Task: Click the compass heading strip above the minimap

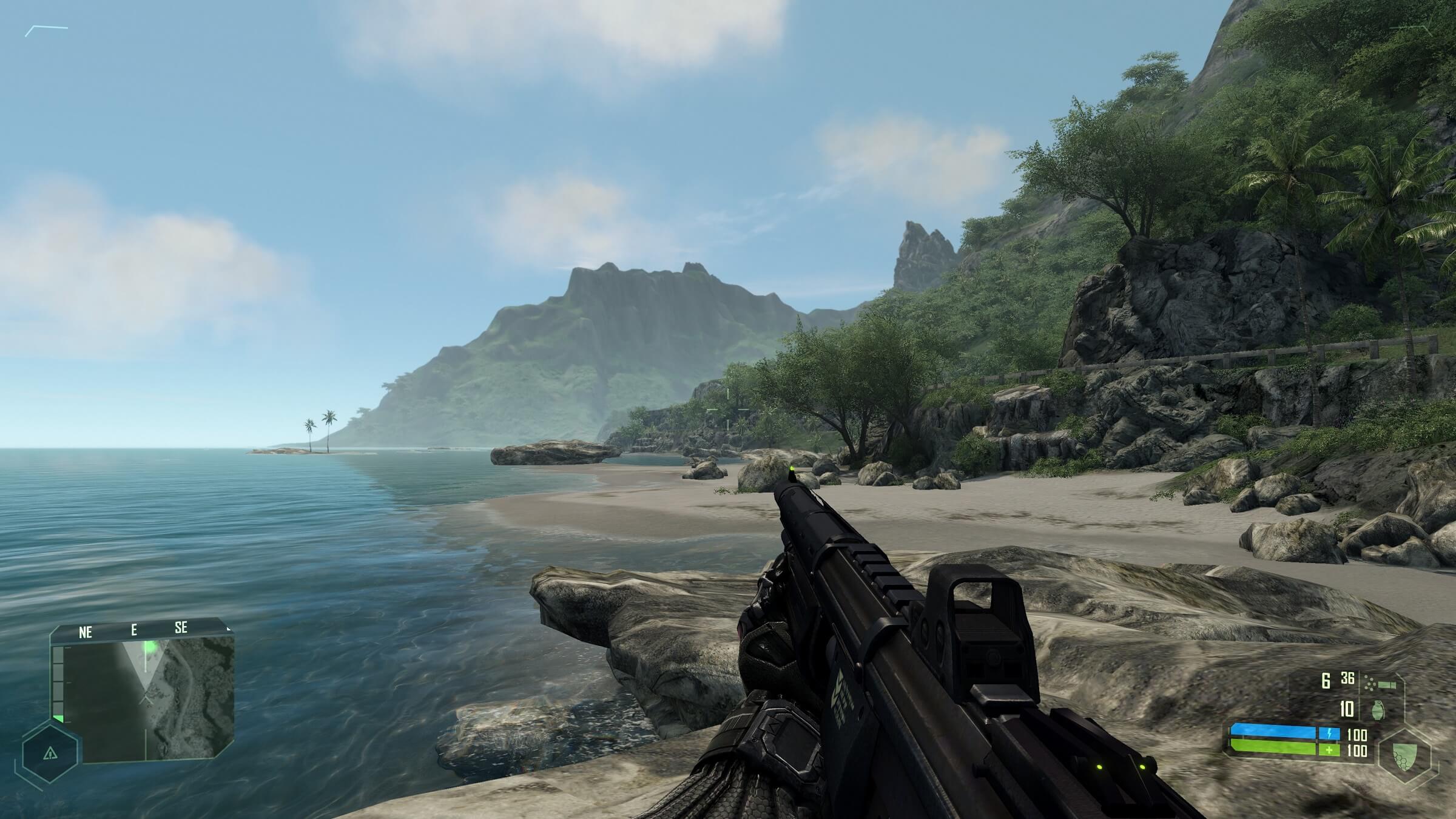Action: (142, 631)
